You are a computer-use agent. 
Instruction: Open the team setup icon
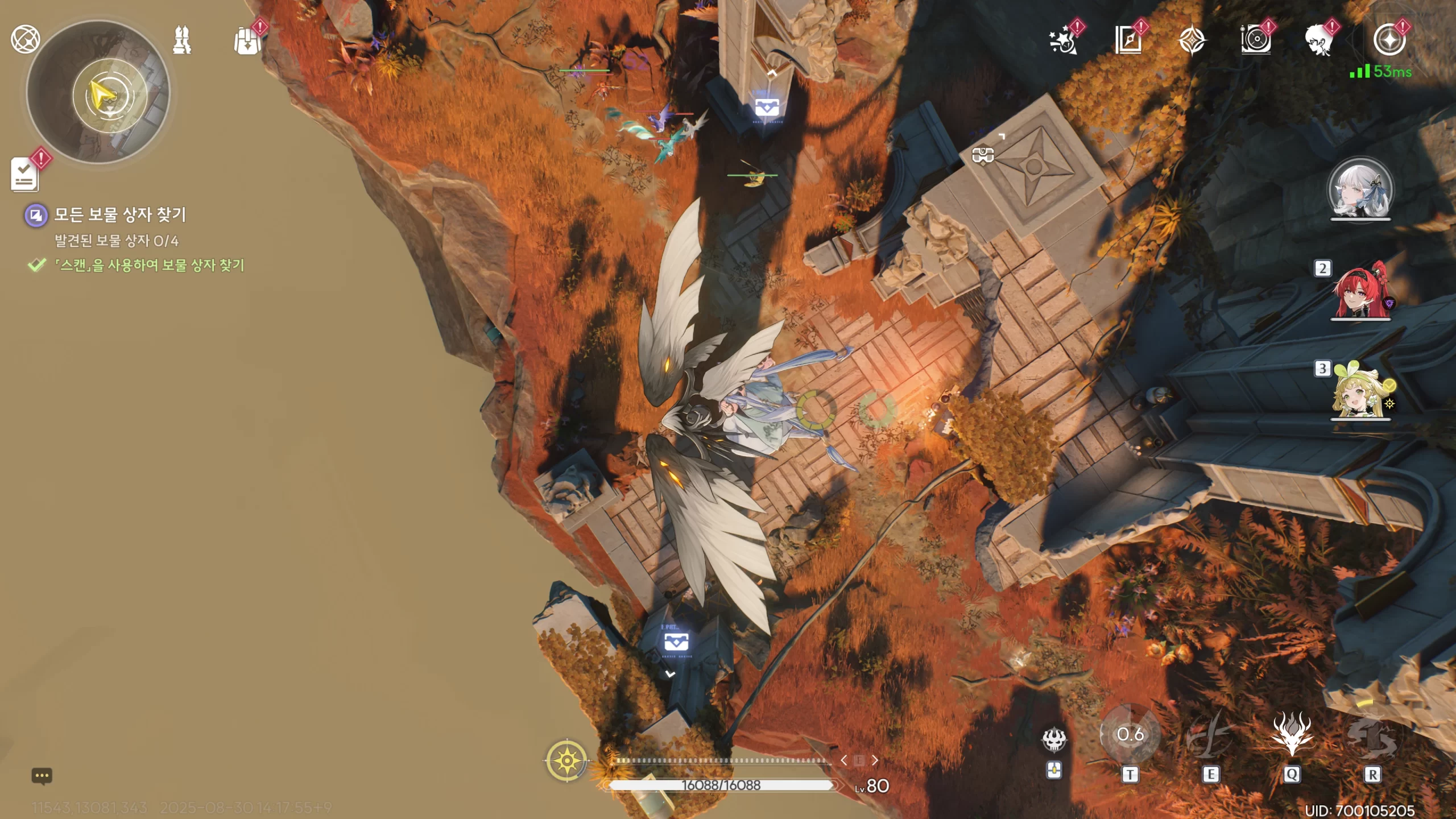tap(182, 40)
